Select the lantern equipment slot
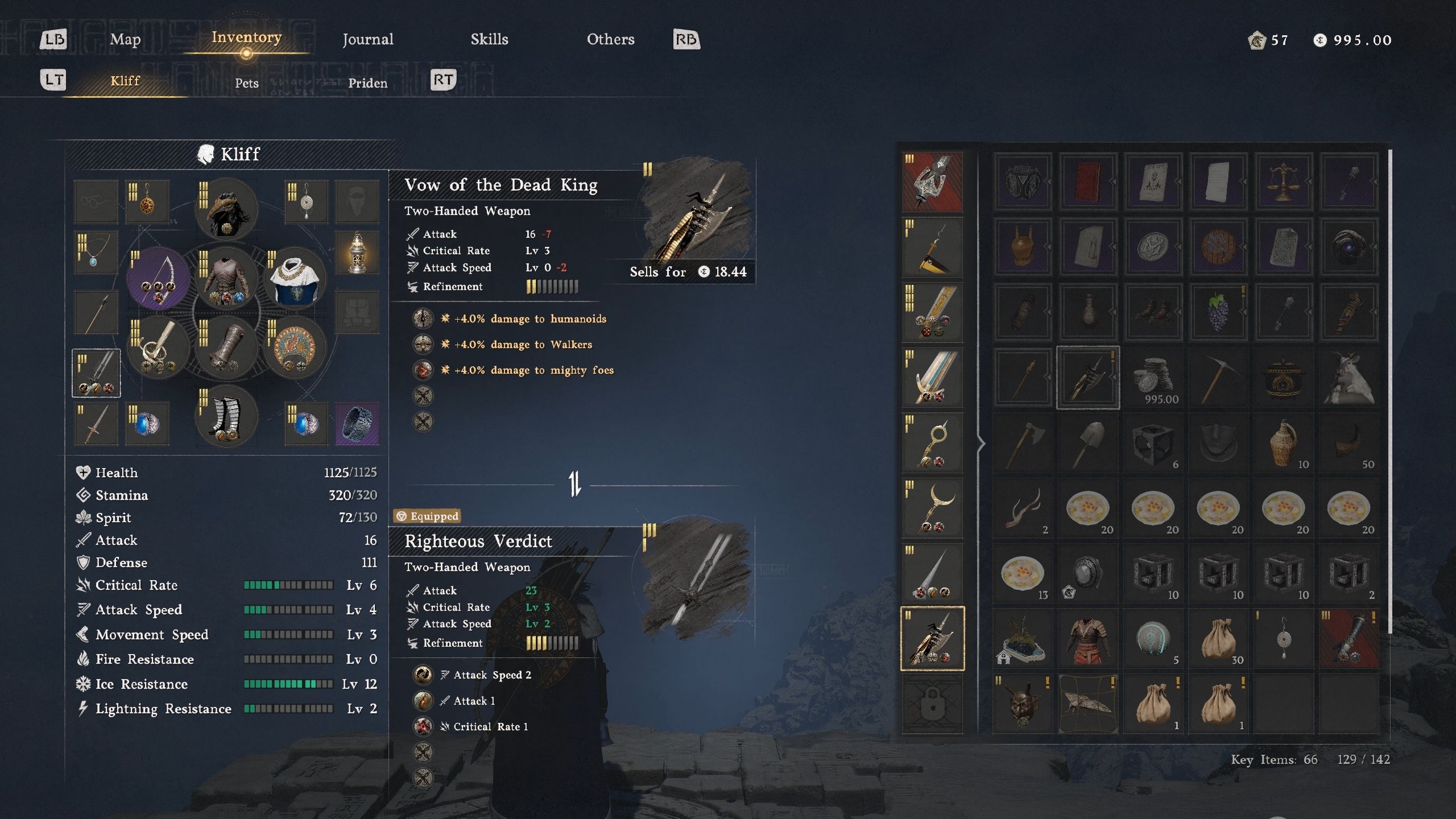The width and height of the screenshot is (1456, 819). [x=357, y=252]
